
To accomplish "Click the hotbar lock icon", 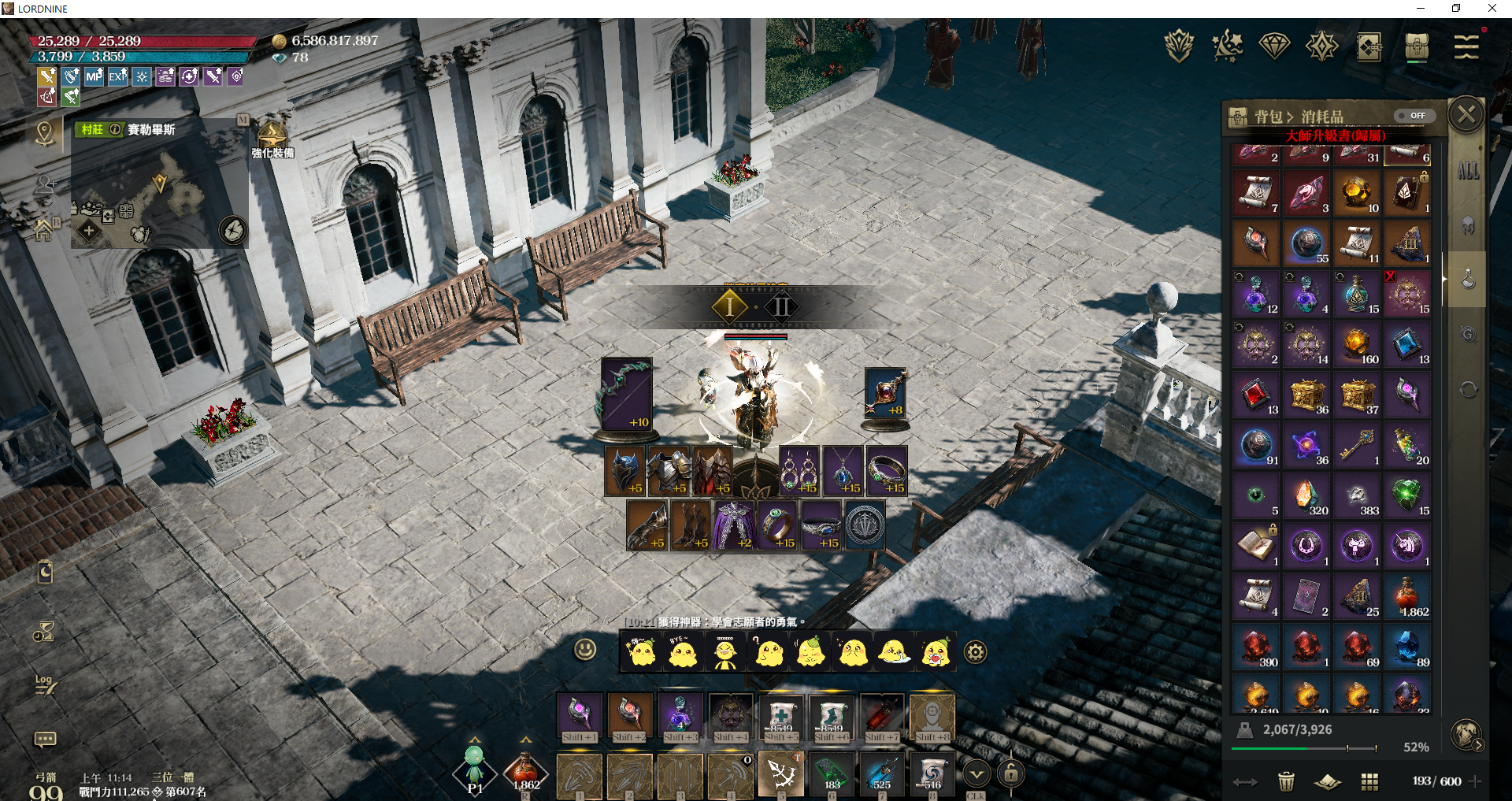I will pyautogui.click(x=1011, y=774).
